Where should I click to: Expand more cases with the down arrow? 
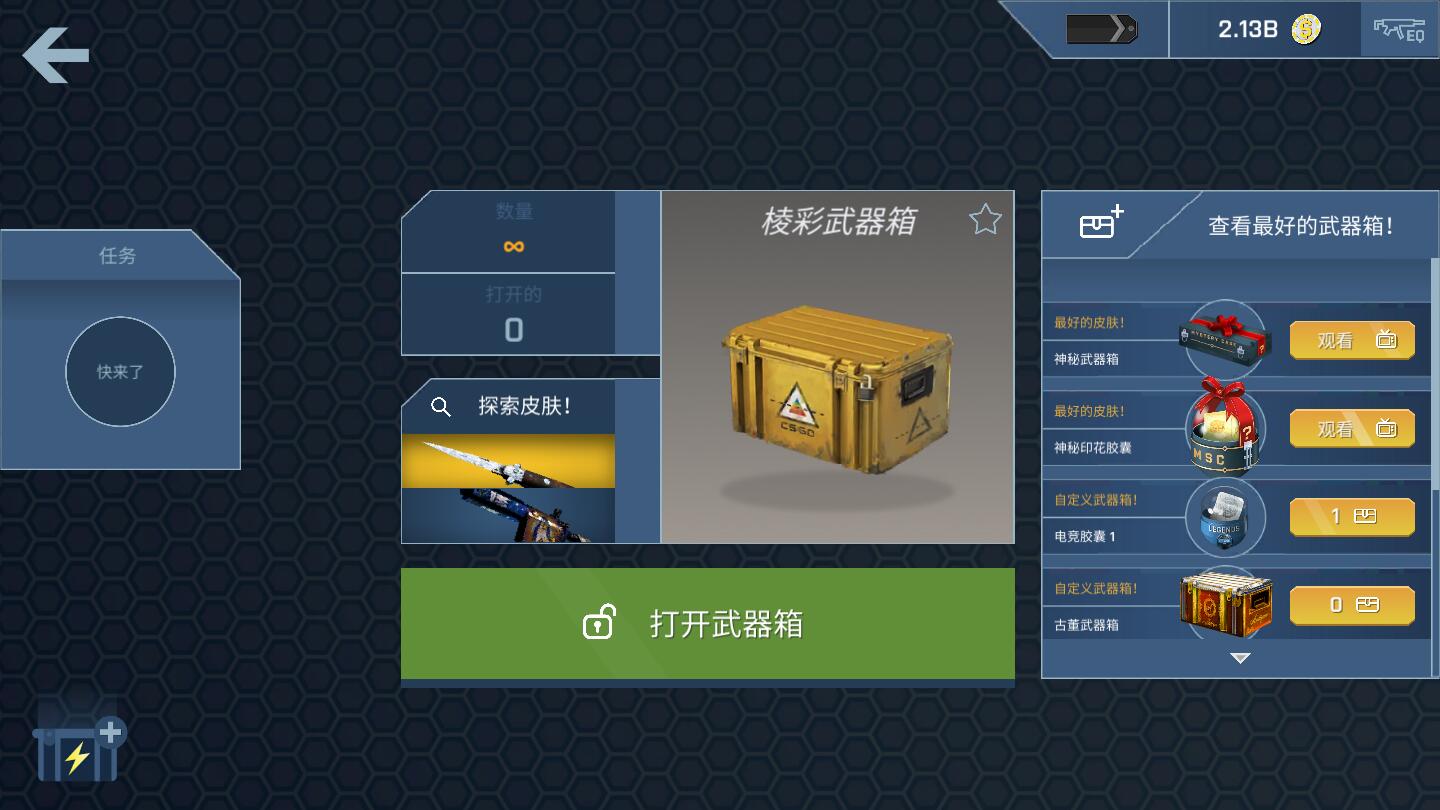click(1240, 657)
